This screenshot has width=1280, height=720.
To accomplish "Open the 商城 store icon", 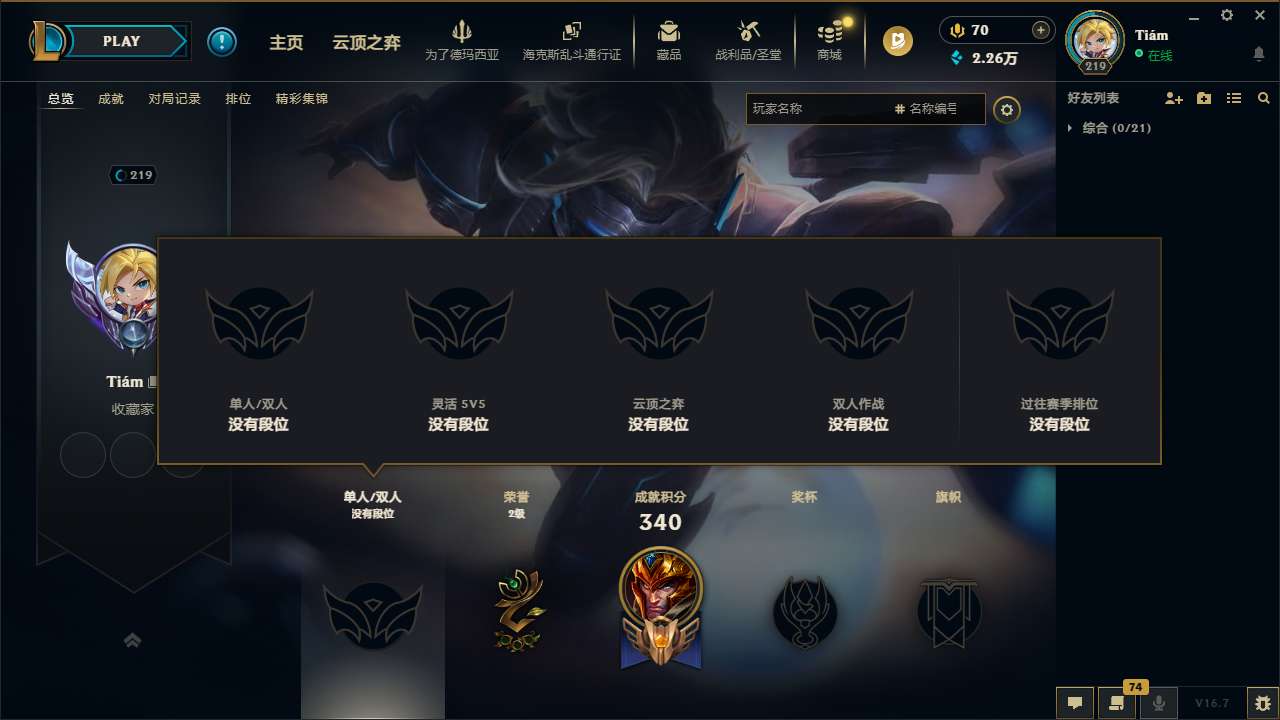I will coord(828,40).
